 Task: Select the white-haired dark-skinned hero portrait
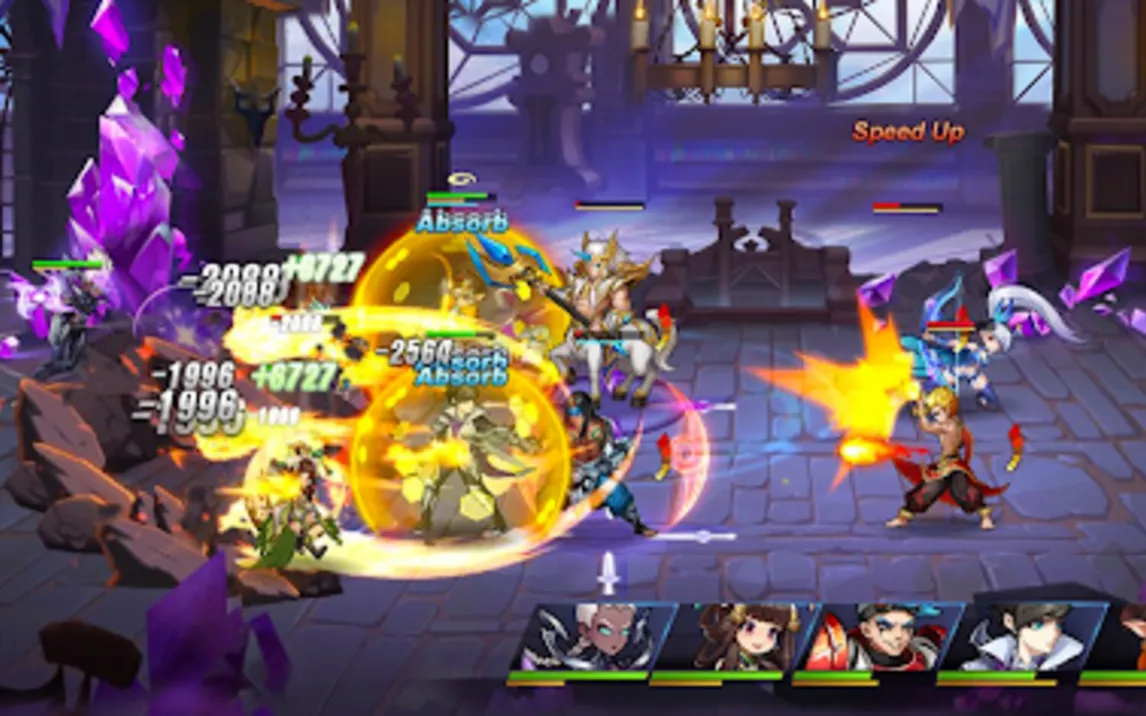click(x=580, y=638)
